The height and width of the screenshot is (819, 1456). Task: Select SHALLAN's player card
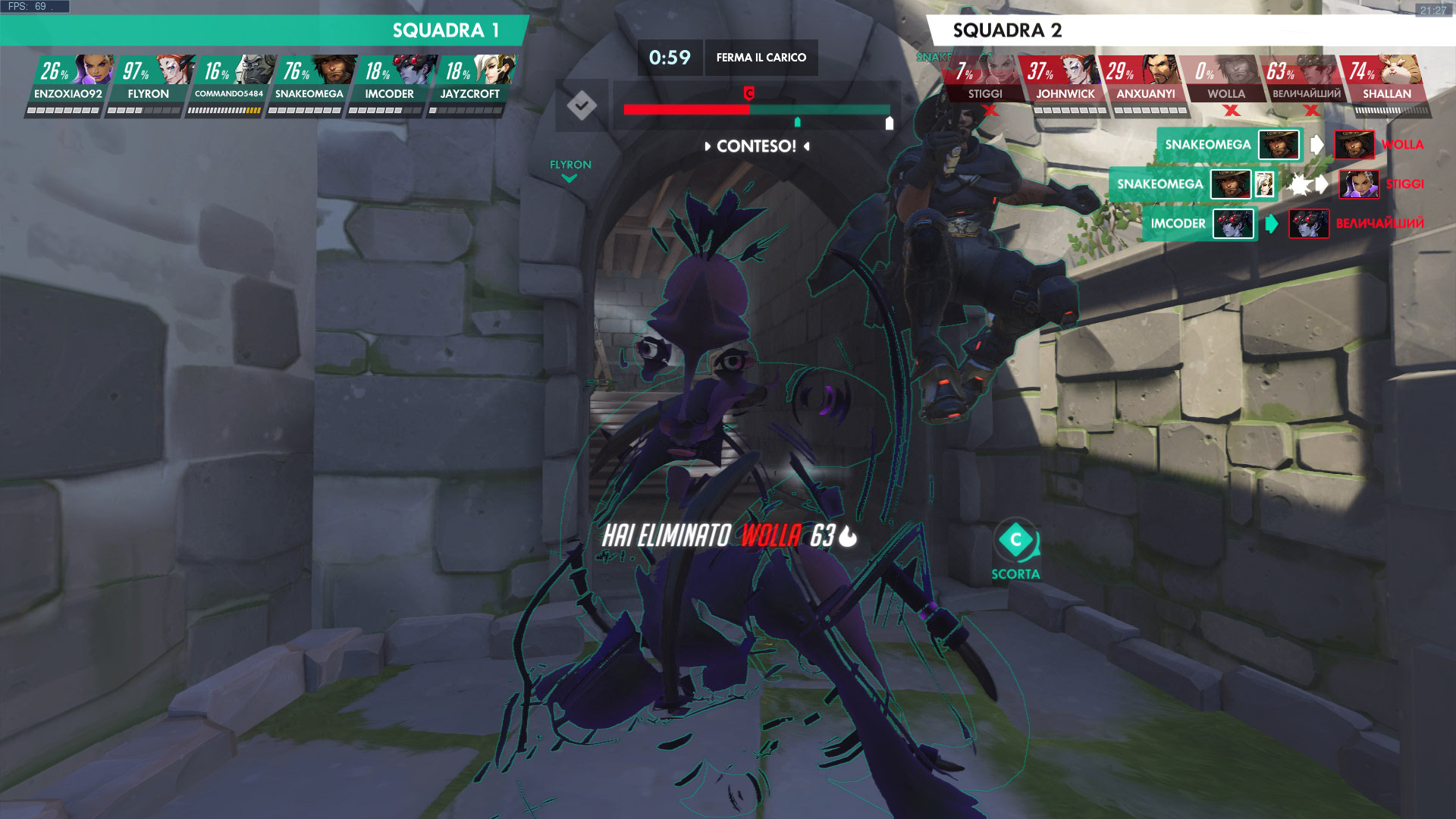coord(1387,83)
